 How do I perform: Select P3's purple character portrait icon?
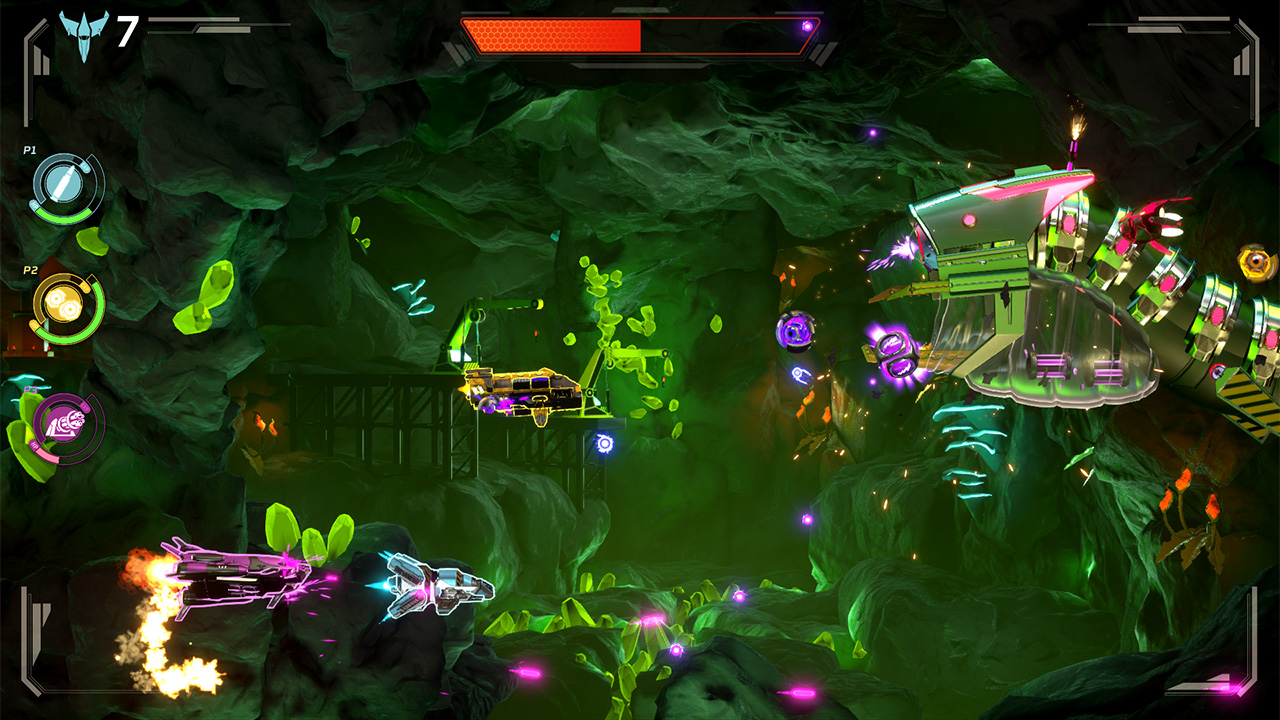point(66,422)
